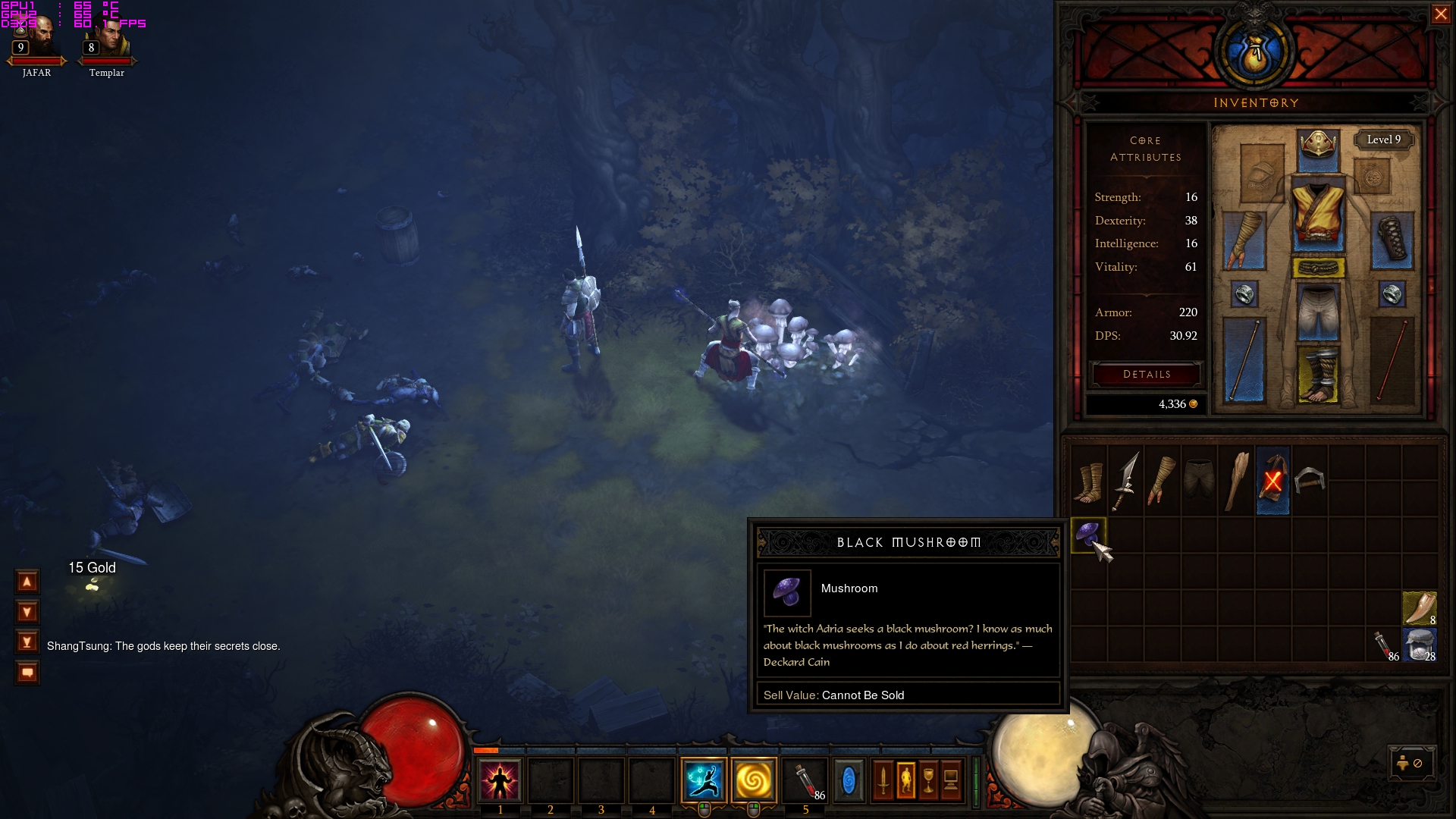Select the wooden club inventory item
1456x819 pixels.
pos(1236,481)
